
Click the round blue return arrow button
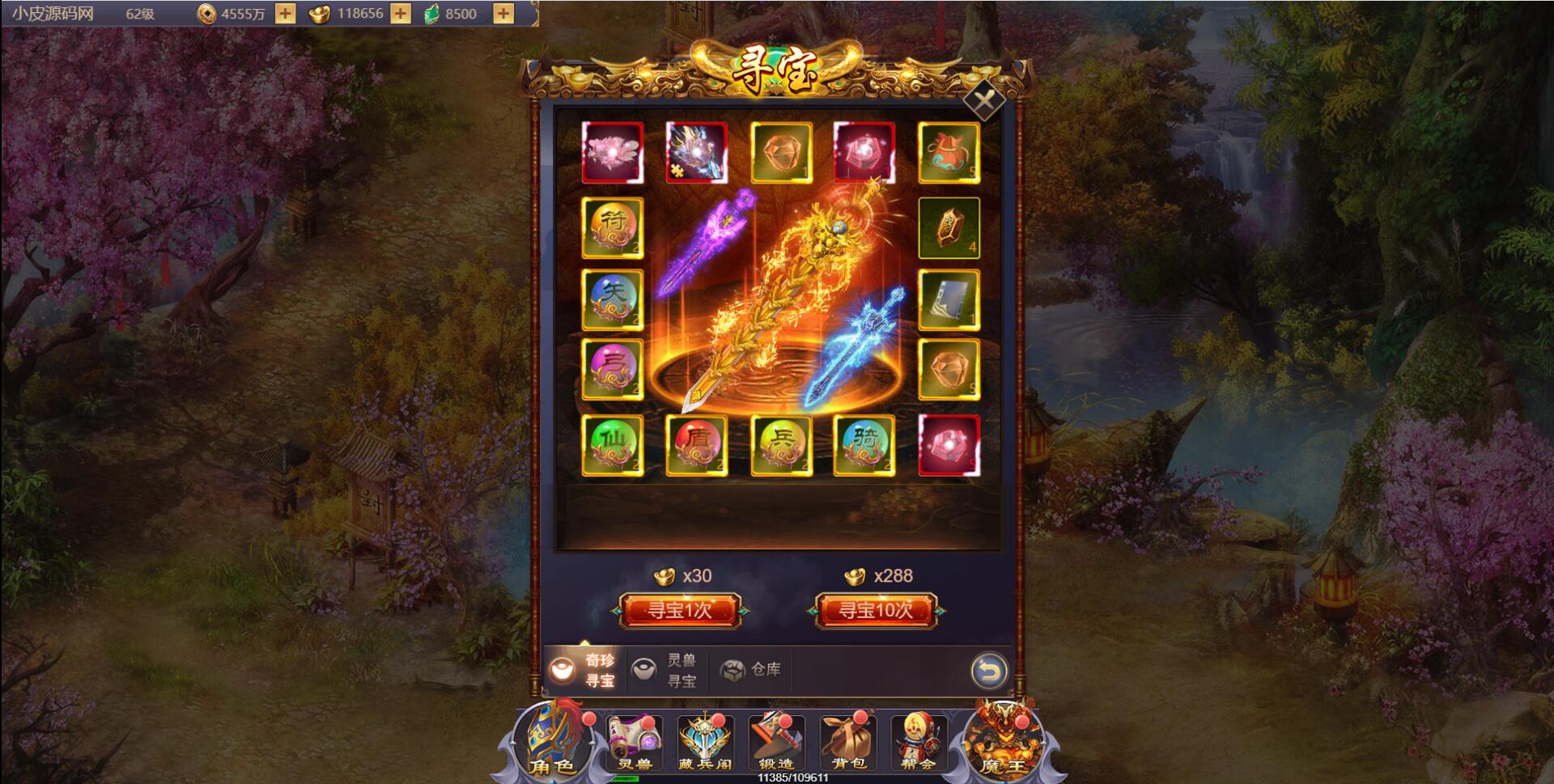click(x=988, y=671)
